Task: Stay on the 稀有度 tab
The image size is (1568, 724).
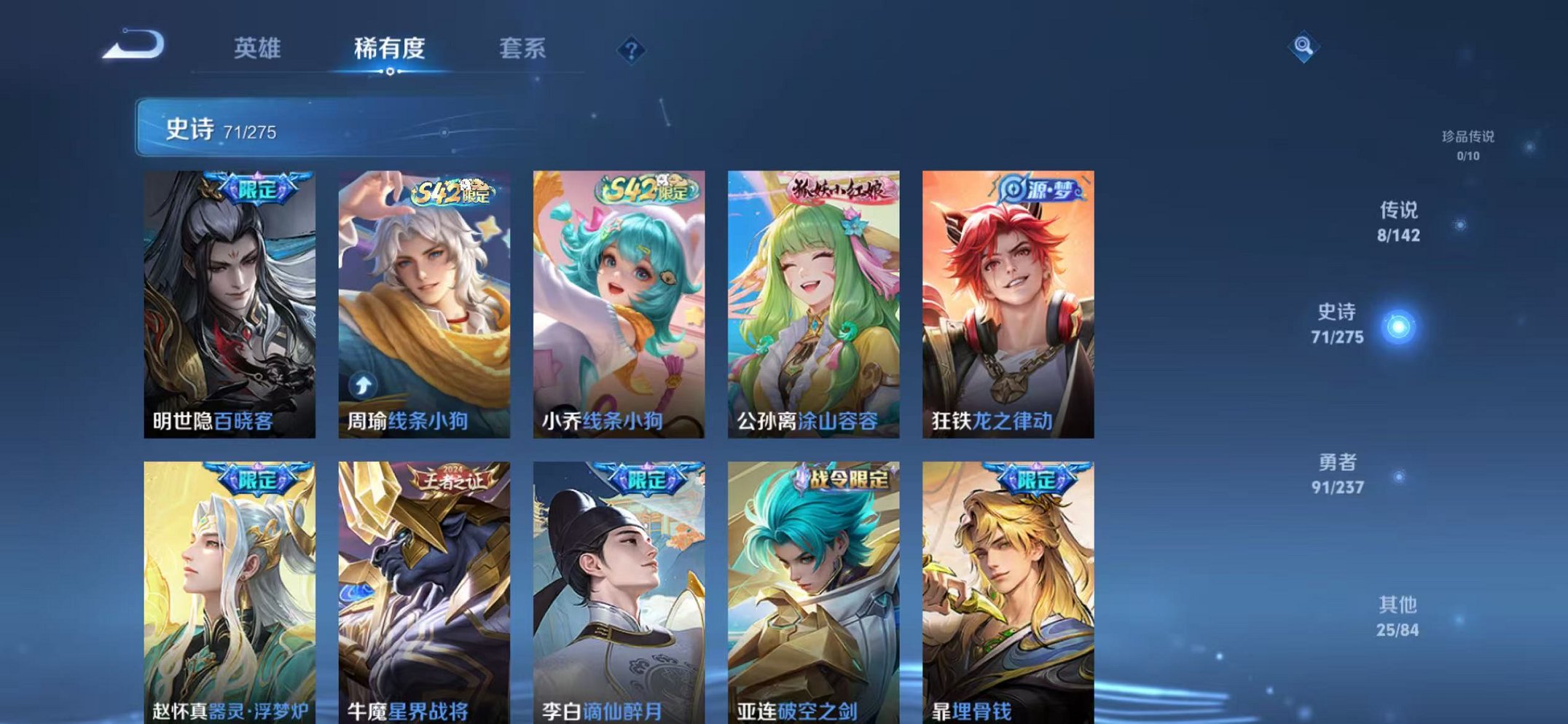Action: [x=391, y=47]
